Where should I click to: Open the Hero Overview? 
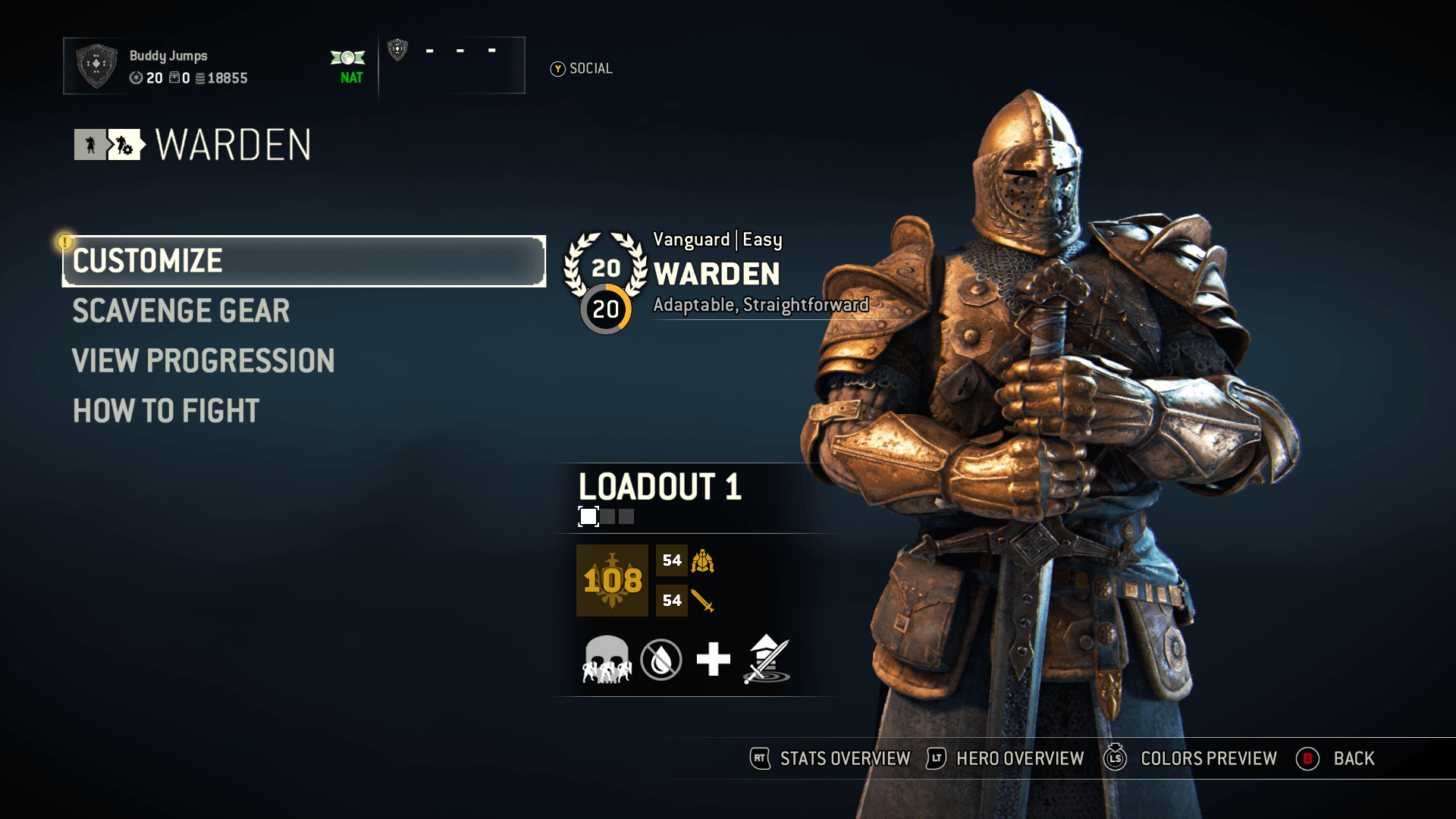(1006, 758)
